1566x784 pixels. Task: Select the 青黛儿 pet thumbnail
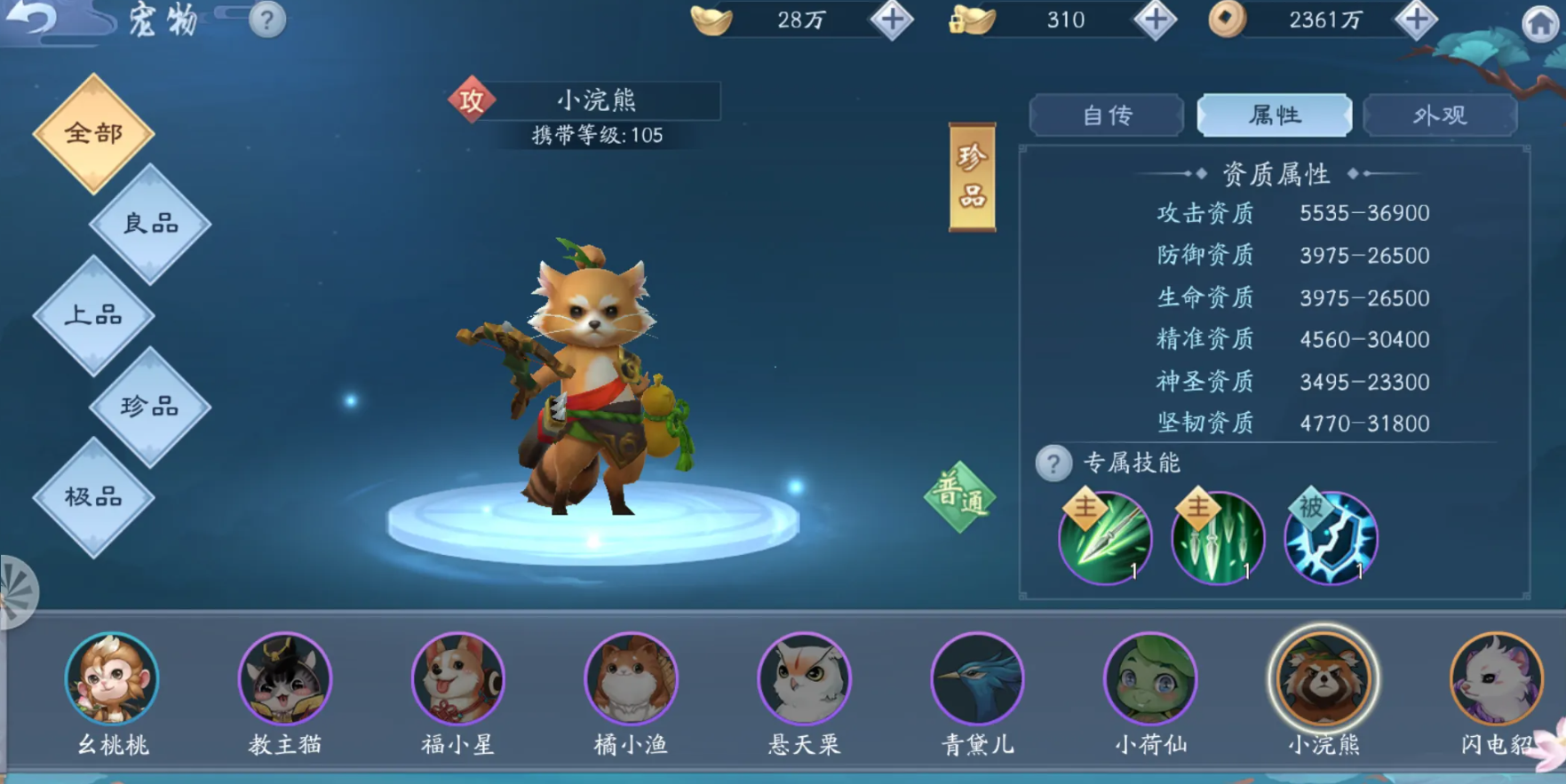pyautogui.click(x=977, y=679)
